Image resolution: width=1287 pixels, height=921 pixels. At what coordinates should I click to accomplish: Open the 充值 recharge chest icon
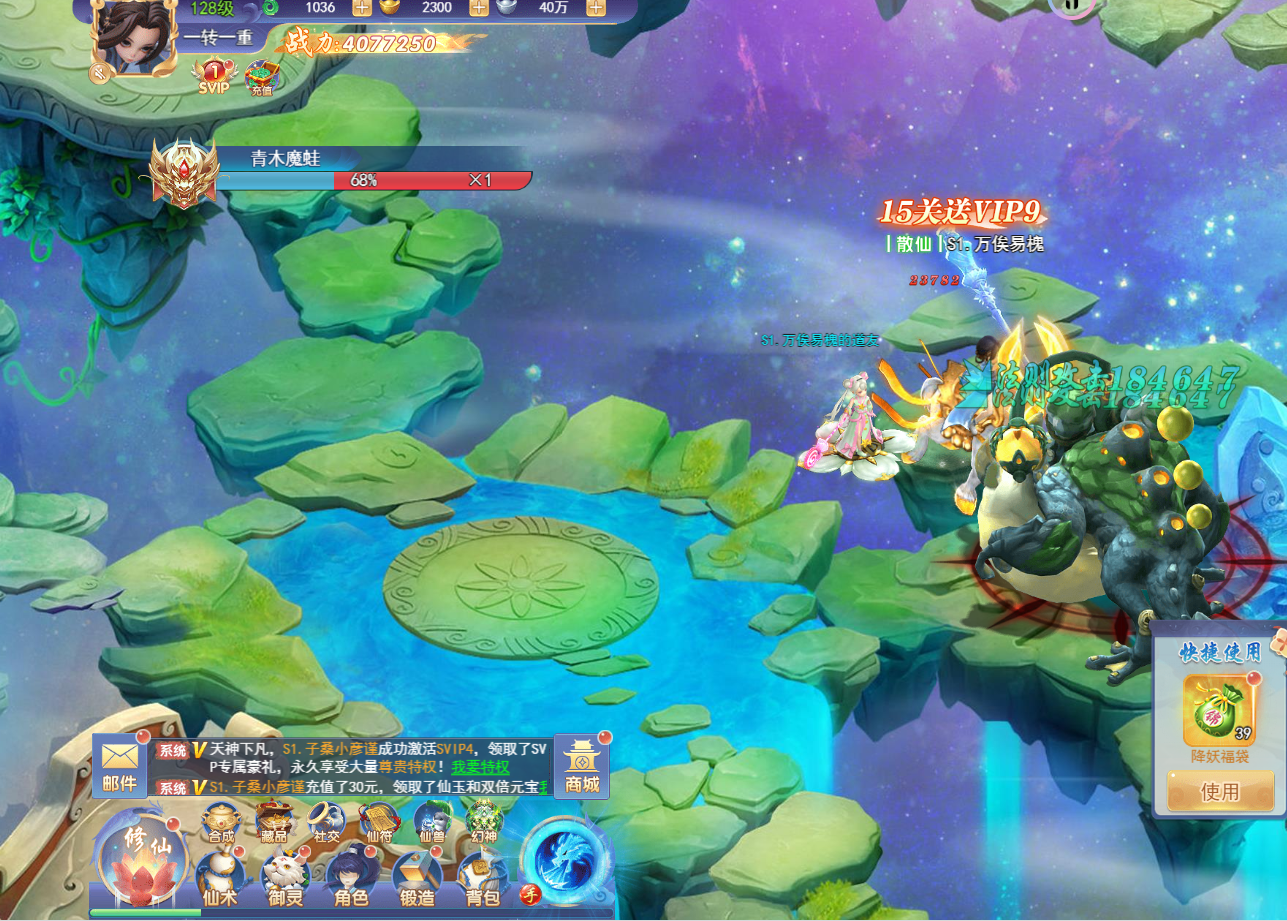(x=261, y=77)
